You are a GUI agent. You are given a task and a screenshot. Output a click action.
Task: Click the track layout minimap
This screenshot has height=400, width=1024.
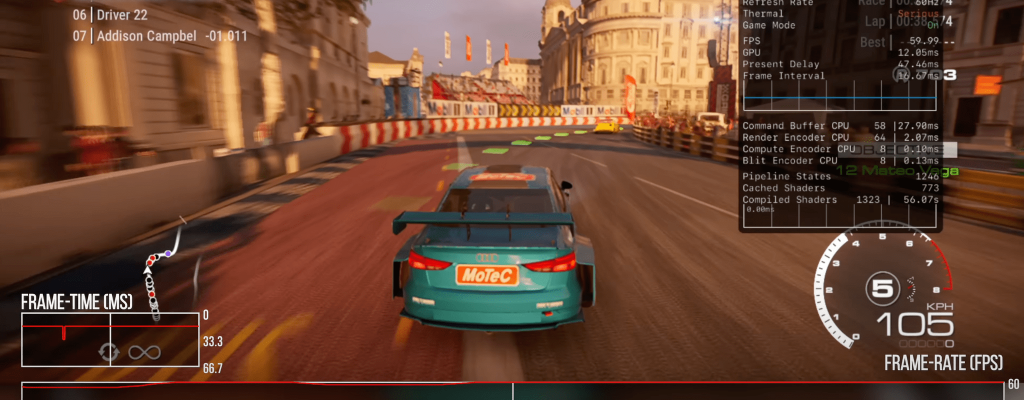(160, 268)
